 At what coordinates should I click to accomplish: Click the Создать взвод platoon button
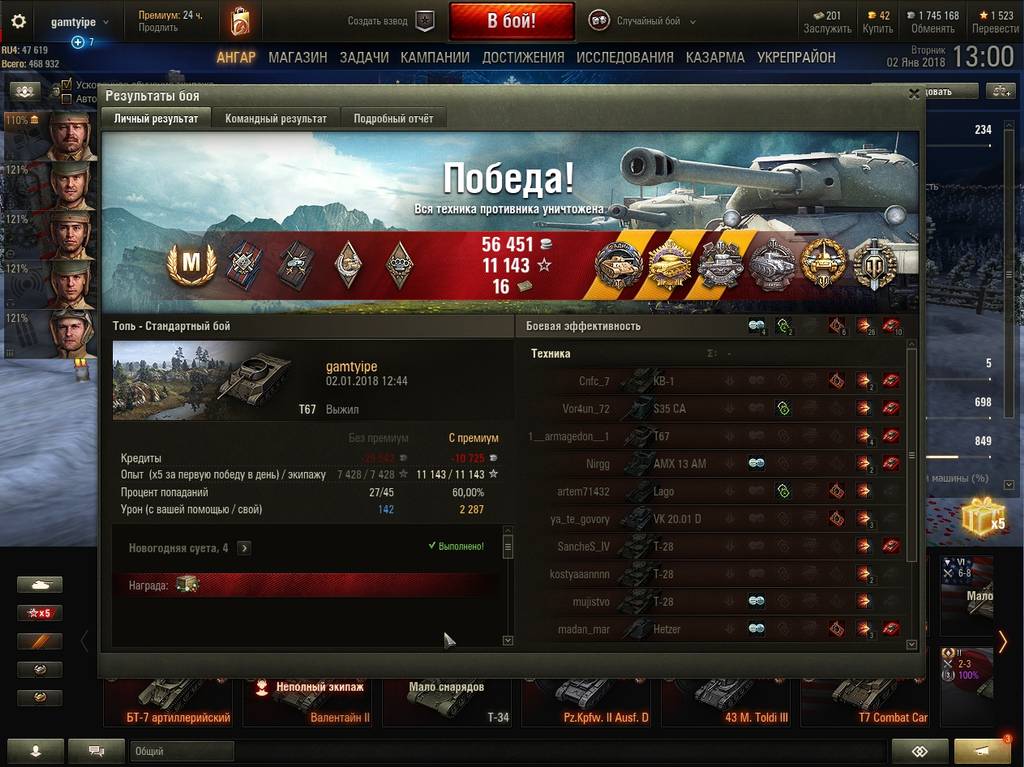coord(392,21)
